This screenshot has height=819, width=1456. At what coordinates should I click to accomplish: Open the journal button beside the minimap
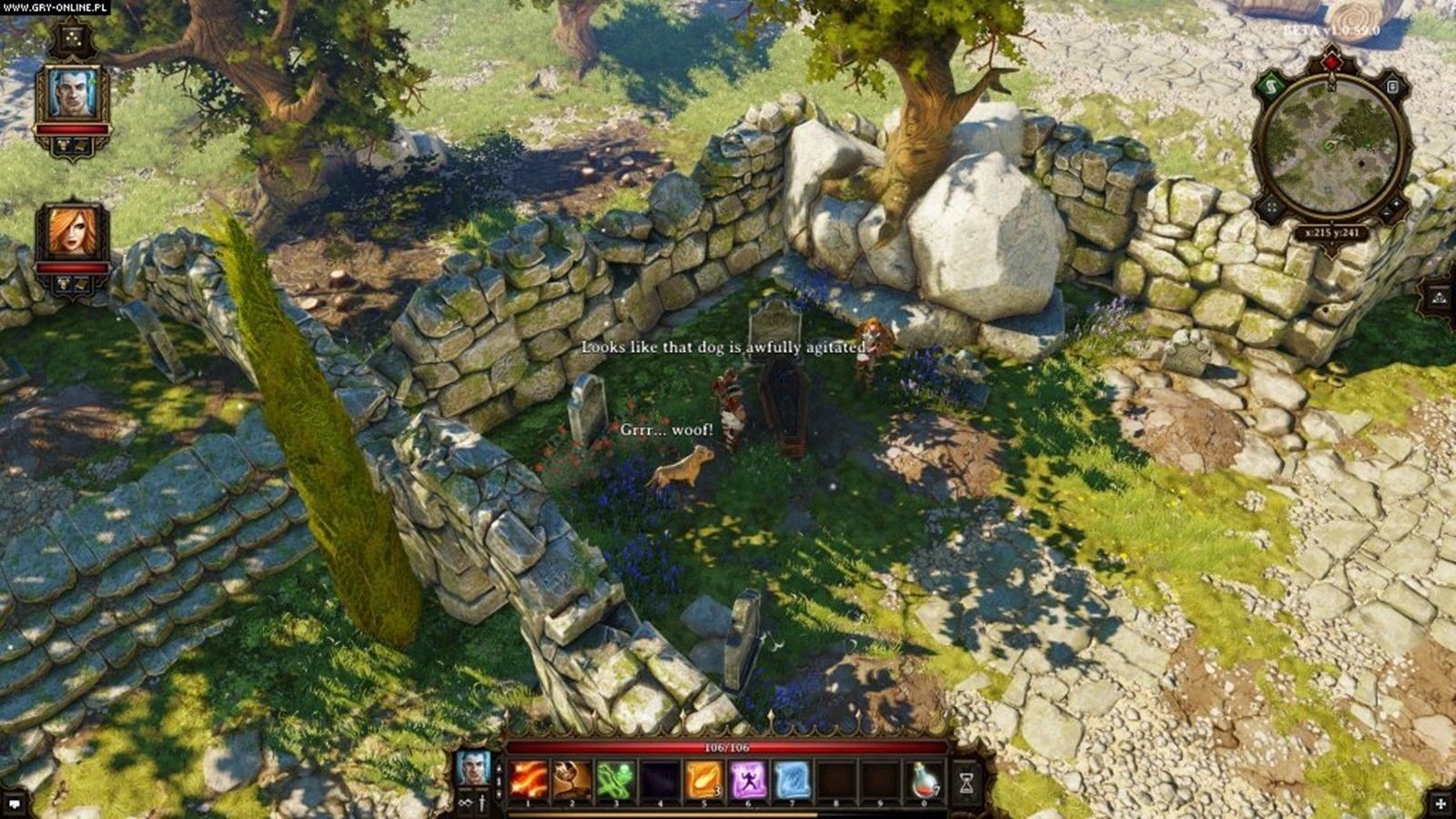pos(1392,86)
